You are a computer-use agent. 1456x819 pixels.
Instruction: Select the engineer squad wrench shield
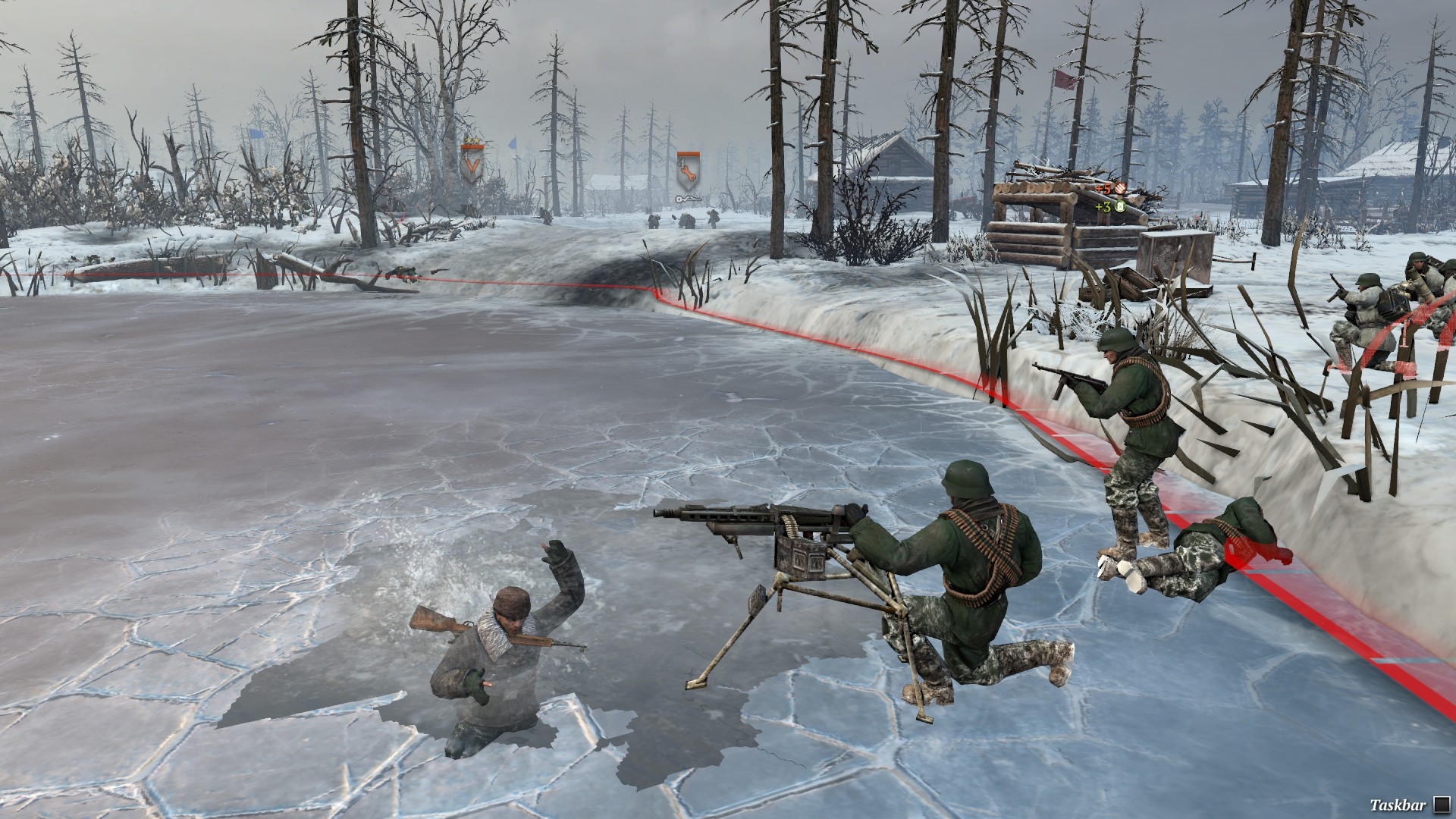coord(688,171)
